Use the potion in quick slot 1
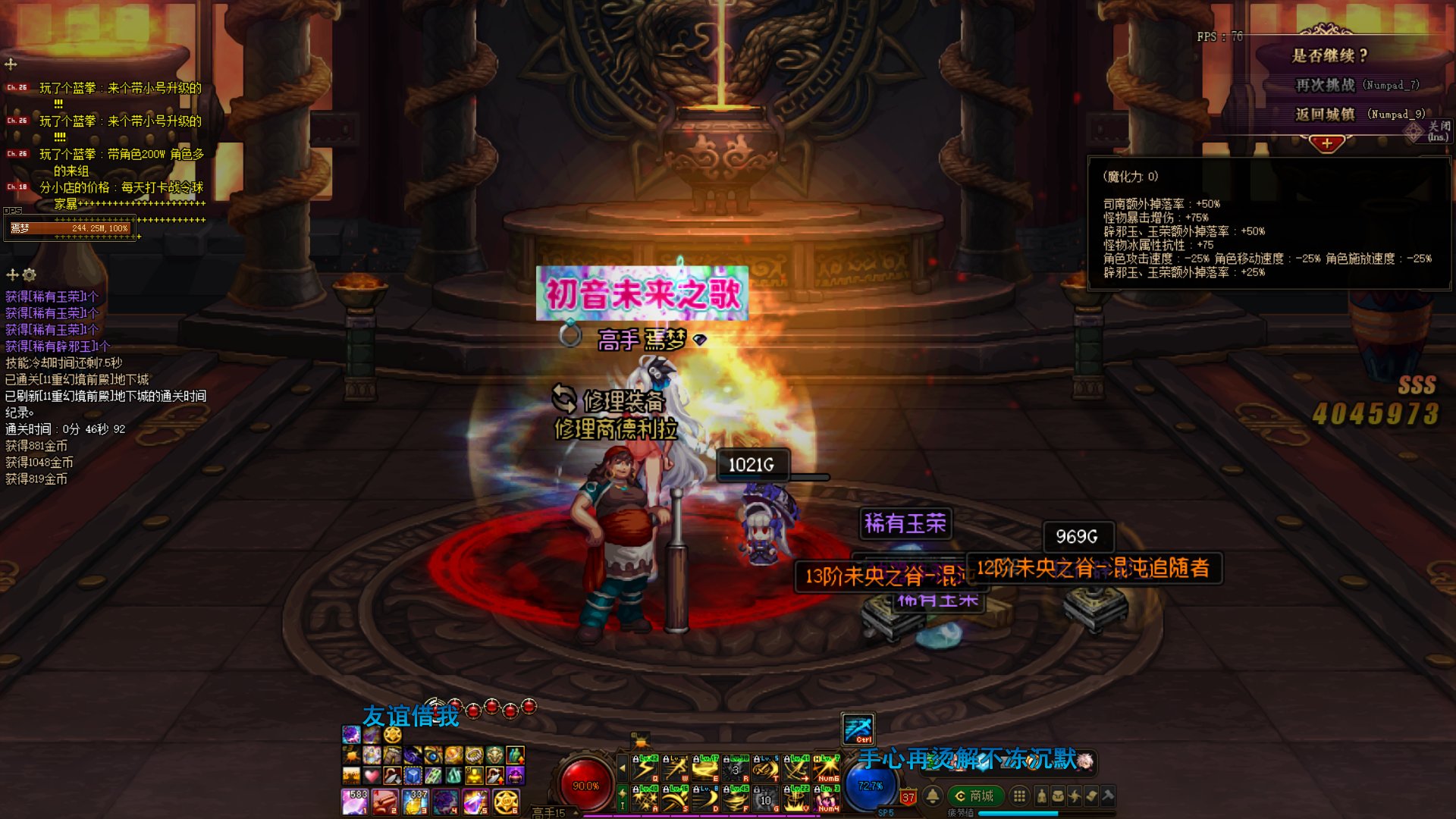 click(x=355, y=801)
